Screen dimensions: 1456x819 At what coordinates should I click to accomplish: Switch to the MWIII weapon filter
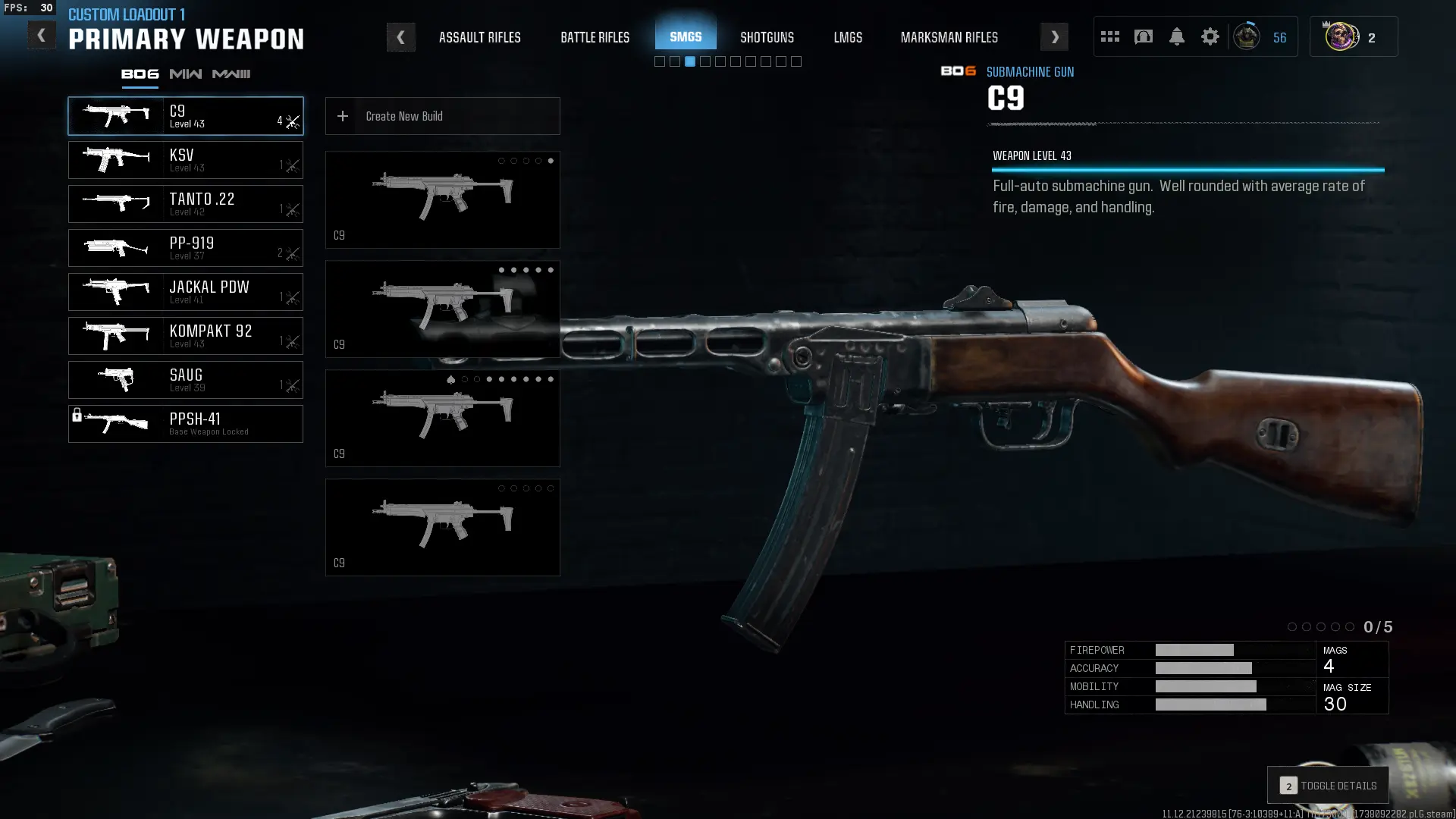pos(231,74)
